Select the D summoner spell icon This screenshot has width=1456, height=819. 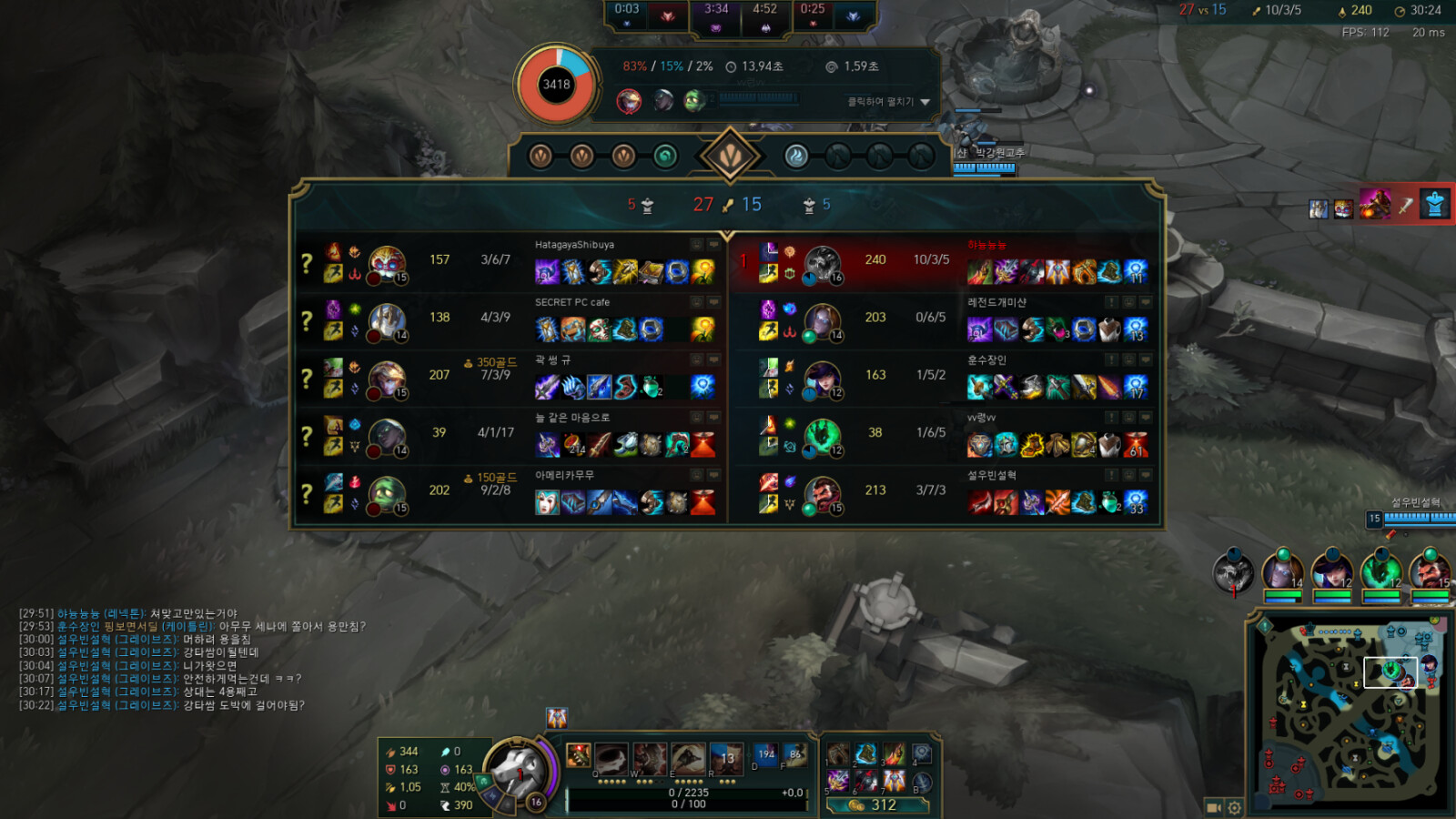(x=765, y=755)
